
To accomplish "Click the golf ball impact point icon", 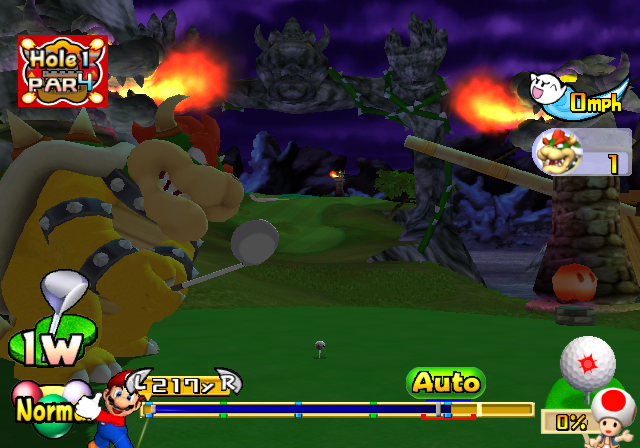I will [x=587, y=363].
